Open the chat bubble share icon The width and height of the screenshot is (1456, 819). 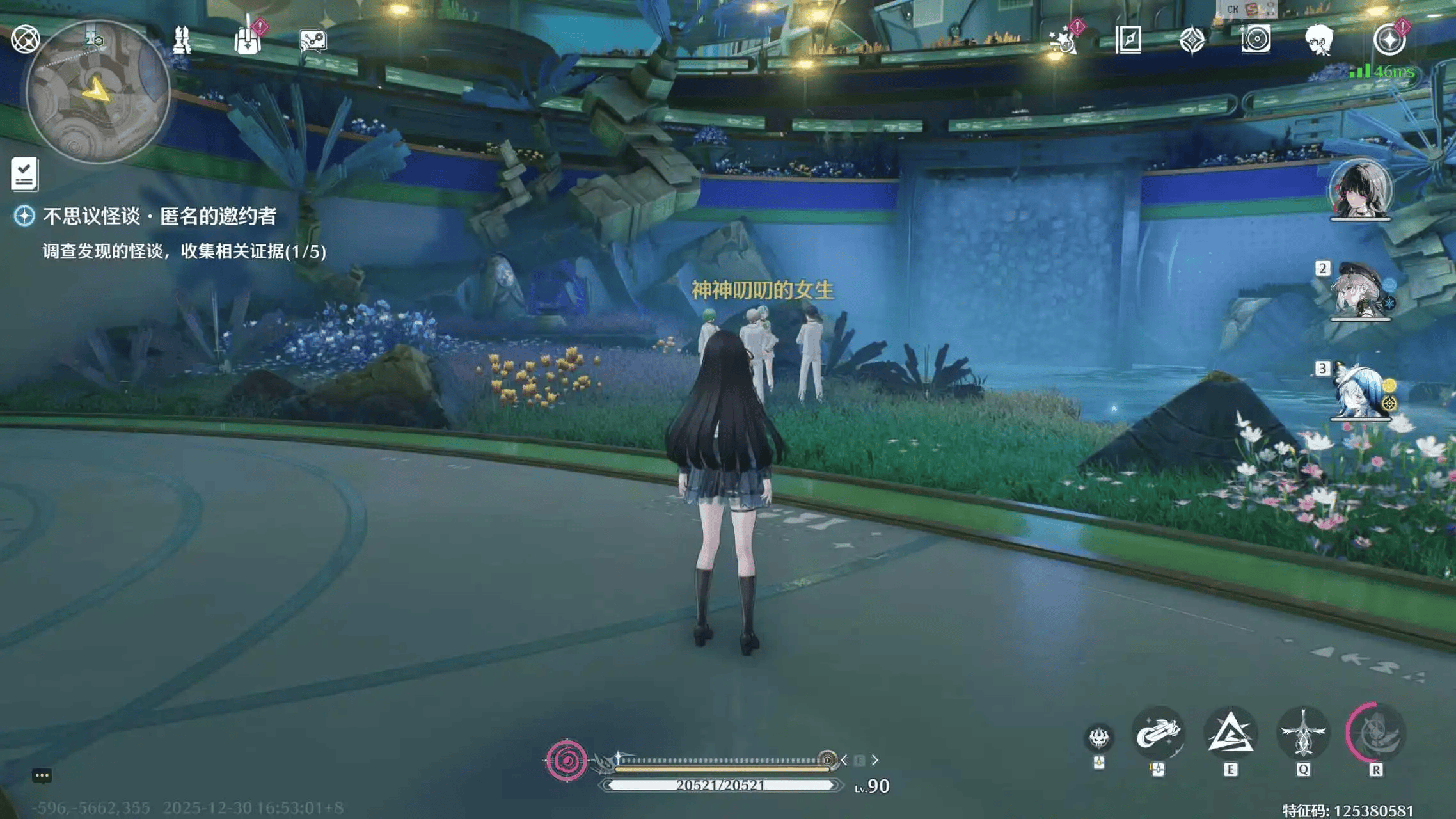(313, 41)
